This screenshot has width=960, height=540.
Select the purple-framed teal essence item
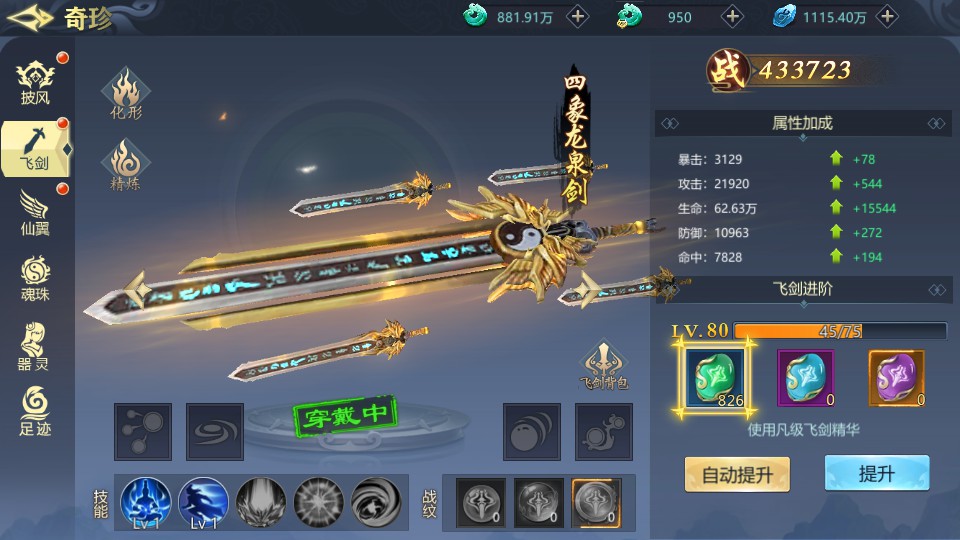[806, 378]
